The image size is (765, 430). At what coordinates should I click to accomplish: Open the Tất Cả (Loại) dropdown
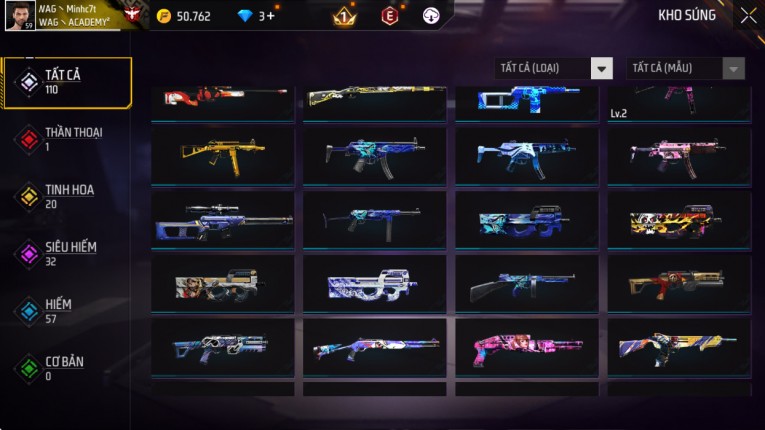555,68
